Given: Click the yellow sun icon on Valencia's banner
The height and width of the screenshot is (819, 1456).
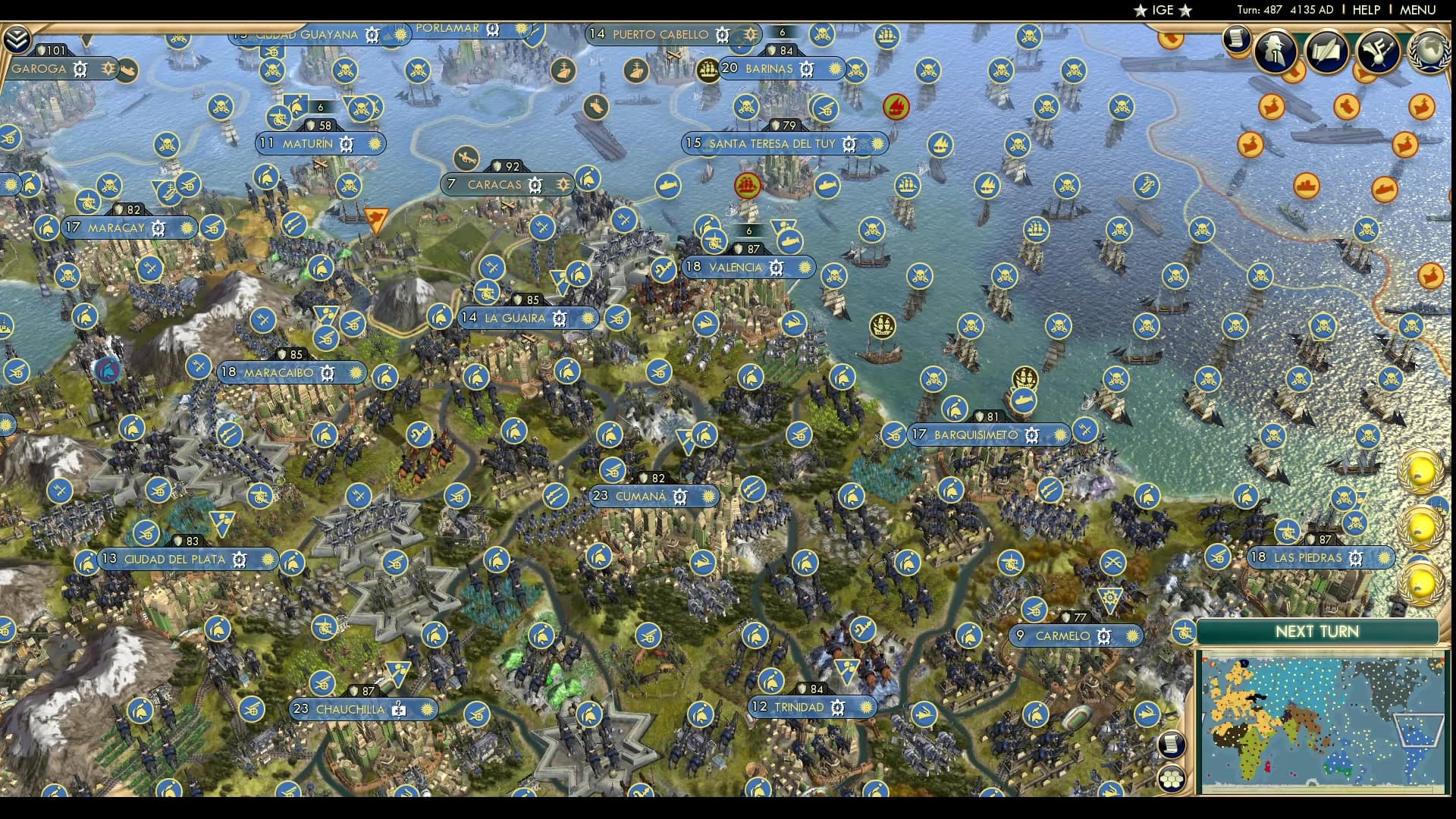Looking at the screenshot, I should 807,268.
